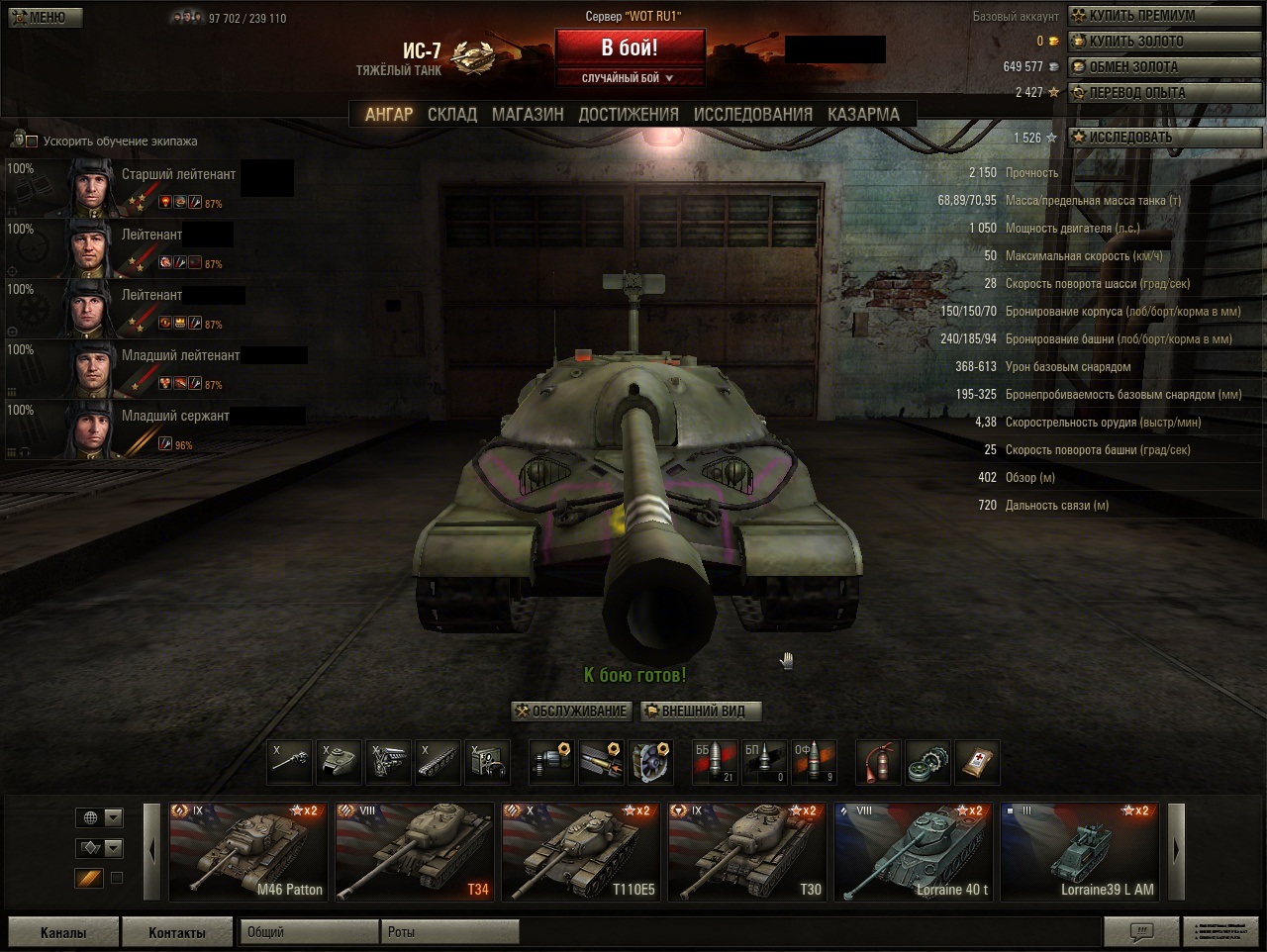Open the СЛУЧАЙНЫЙ БОЙ battle type dropdown
The width and height of the screenshot is (1267, 952).
[x=630, y=78]
